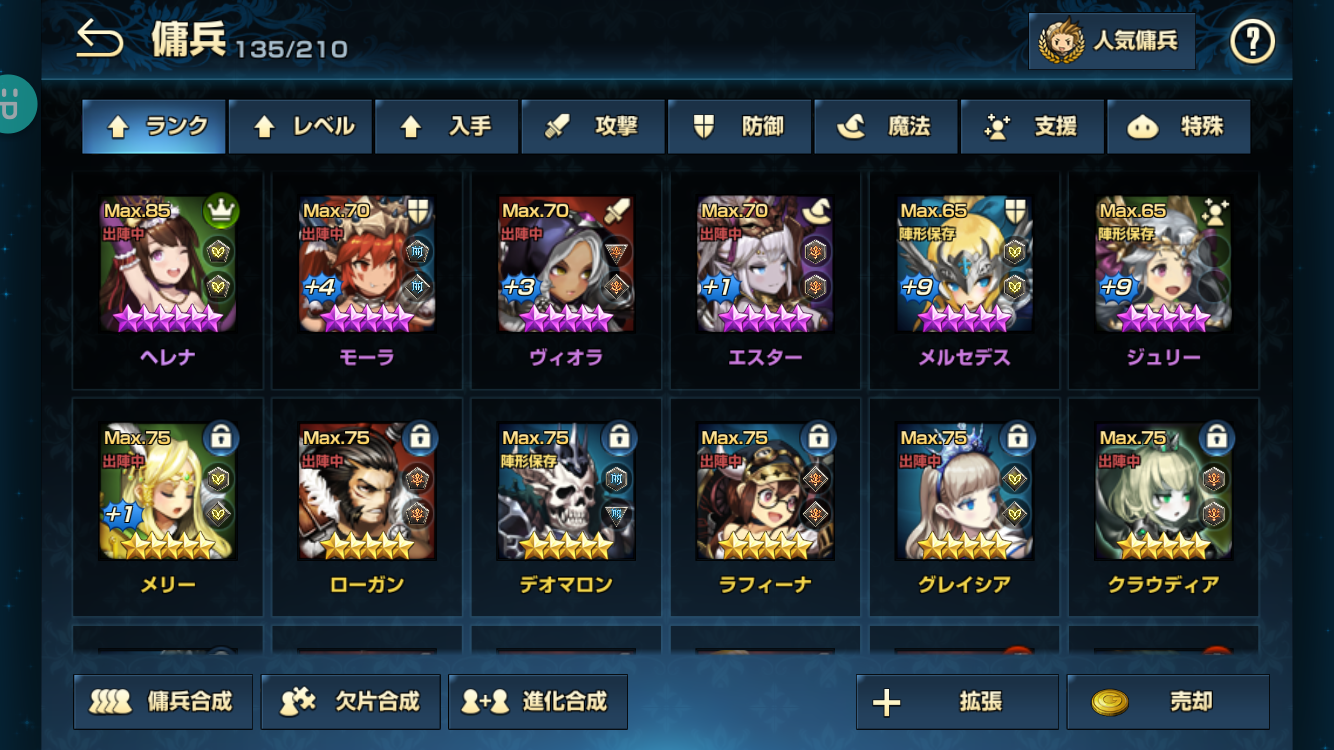Open the question mark help button
Screen dimensions: 1334x750
(x=1252, y=42)
